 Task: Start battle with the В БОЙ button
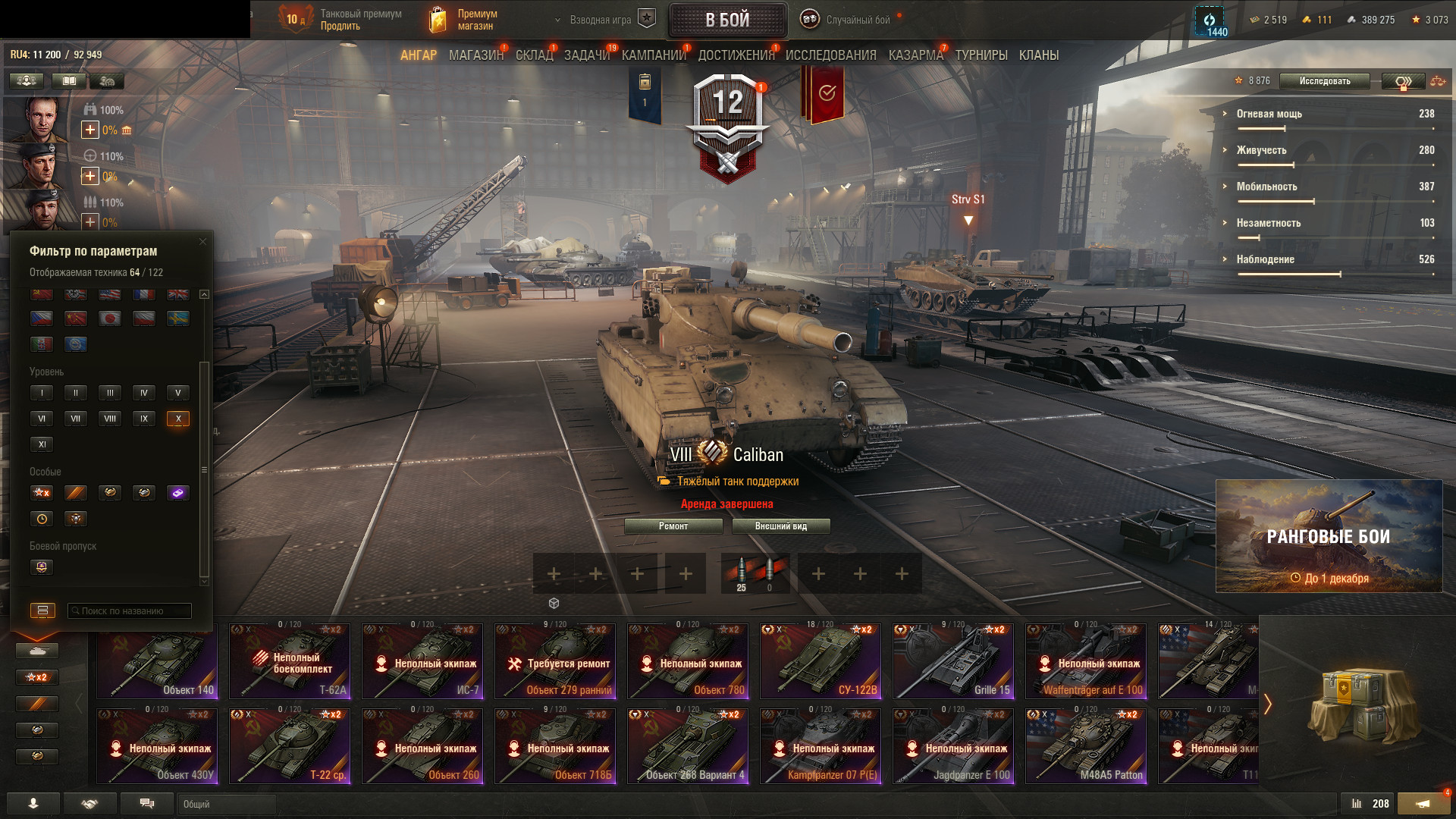(x=727, y=20)
